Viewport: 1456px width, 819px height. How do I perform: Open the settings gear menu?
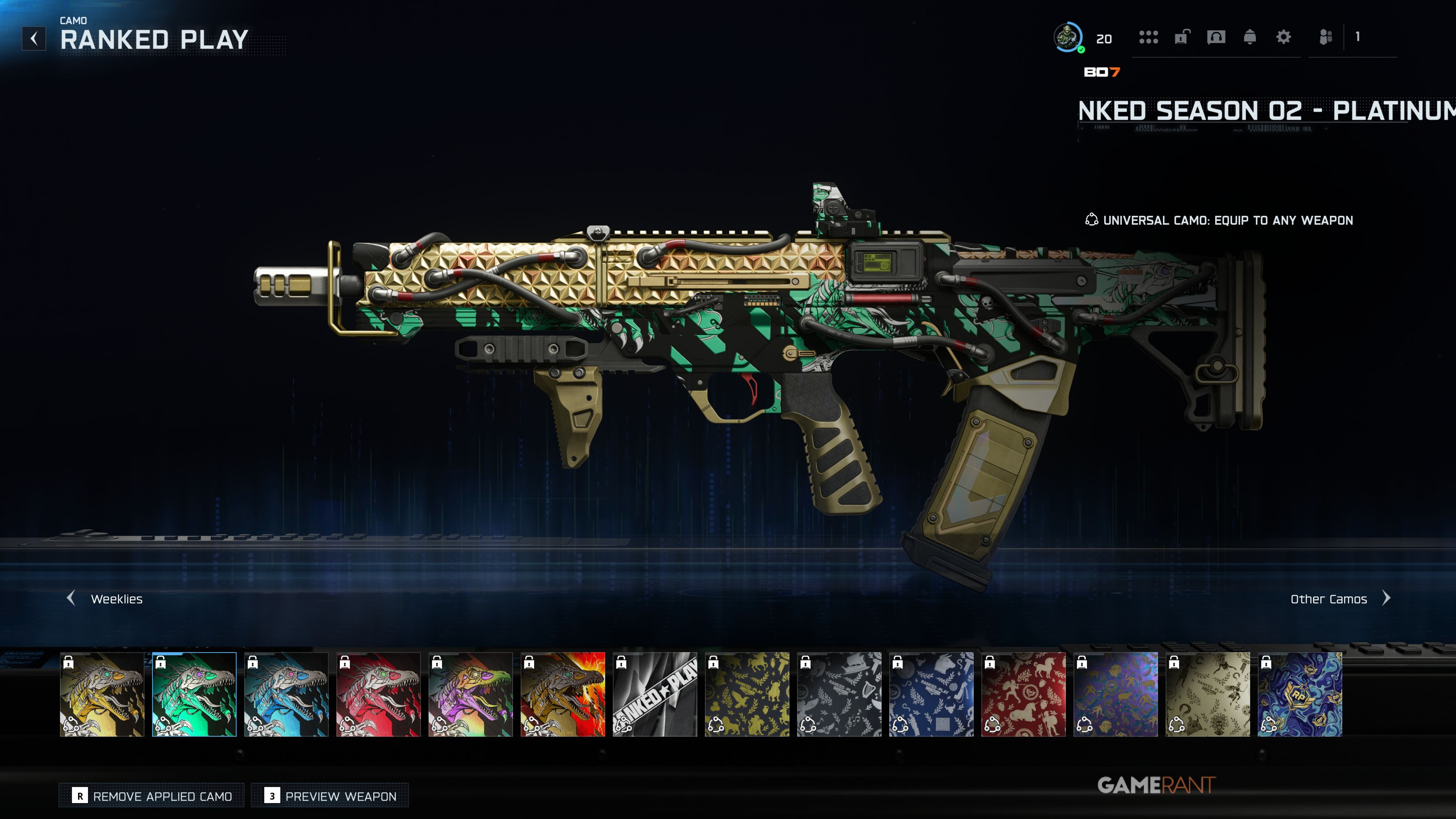tap(1283, 37)
